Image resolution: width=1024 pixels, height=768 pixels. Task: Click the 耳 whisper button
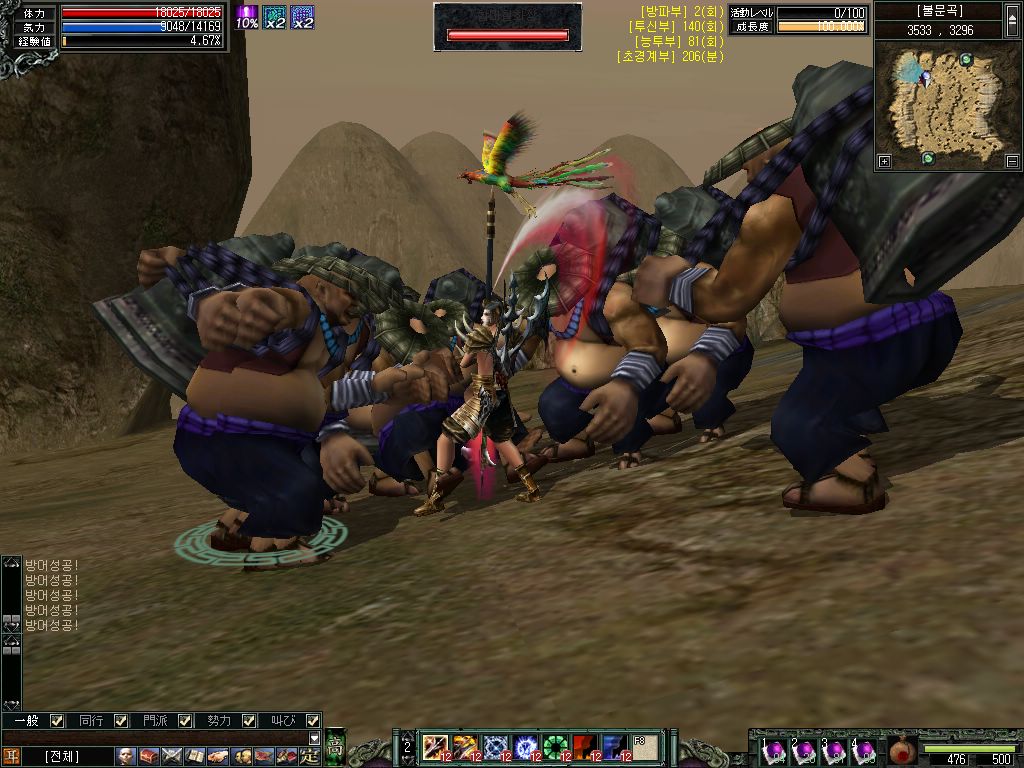[x=11, y=756]
